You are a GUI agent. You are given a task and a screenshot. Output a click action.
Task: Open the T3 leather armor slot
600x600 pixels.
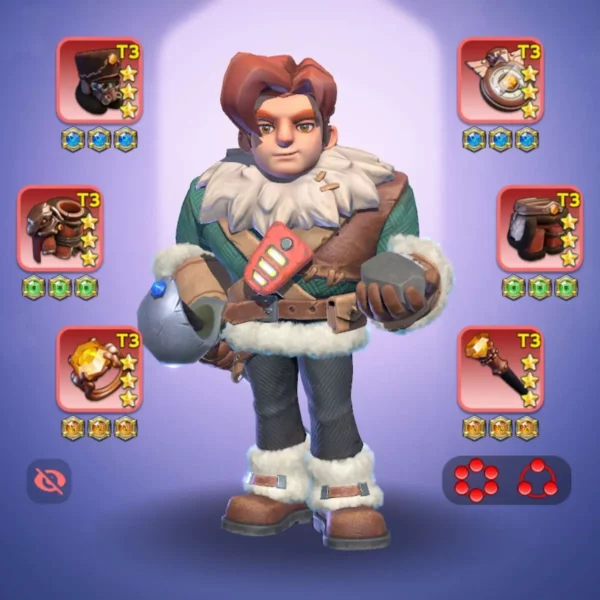tap(60, 229)
